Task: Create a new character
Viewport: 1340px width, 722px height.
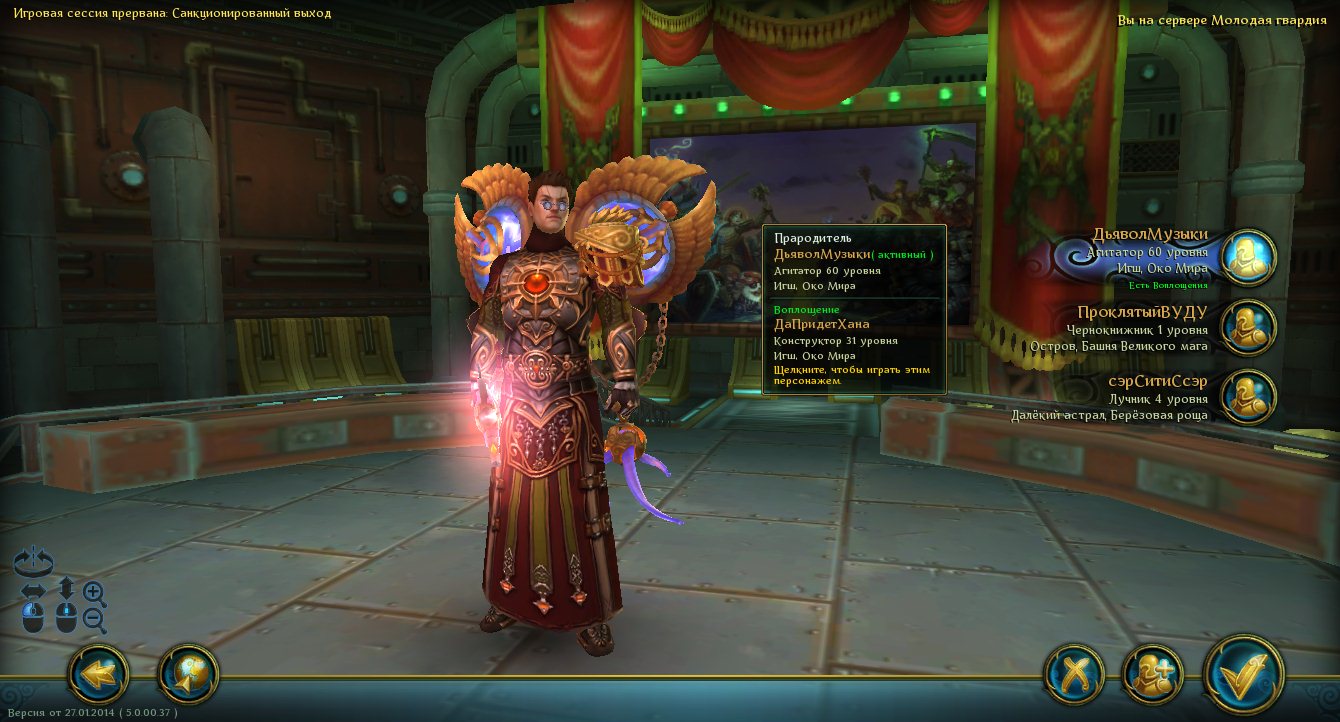Action: pyautogui.click(x=1153, y=675)
